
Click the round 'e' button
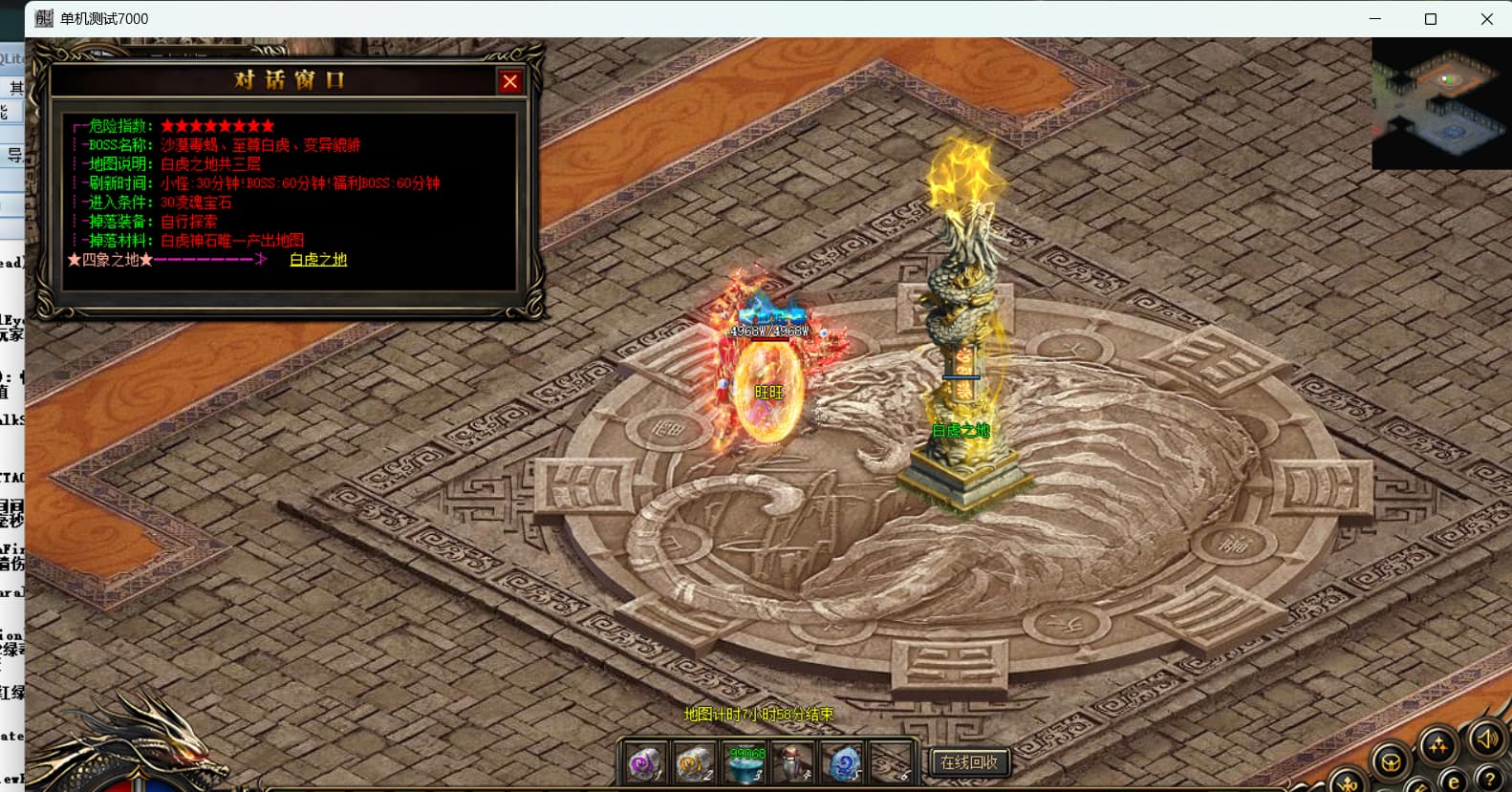pyautogui.click(x=1453, y=782)
